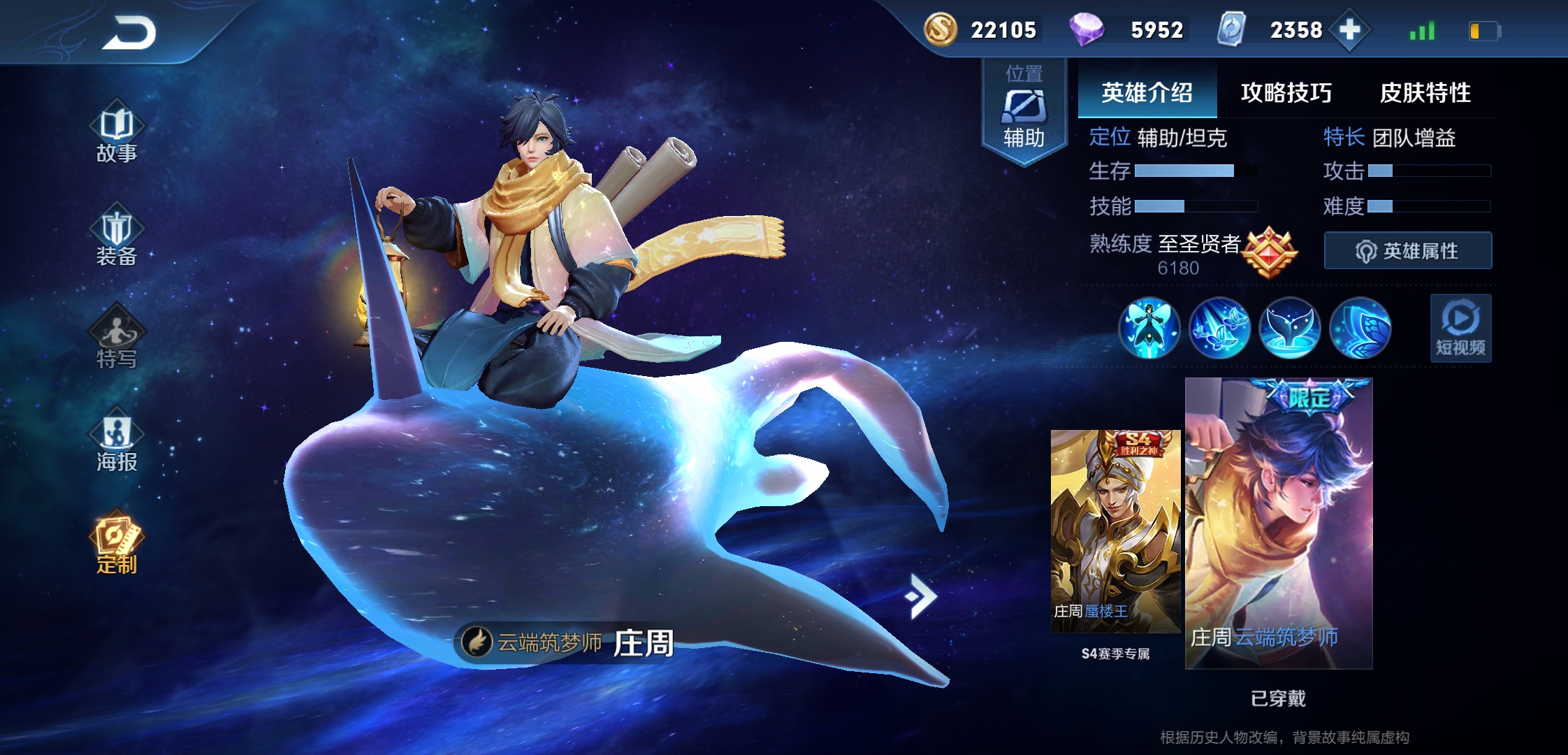
Task: Select Zhuang Zhou's first skill icon
Action: pos(1149,328)
